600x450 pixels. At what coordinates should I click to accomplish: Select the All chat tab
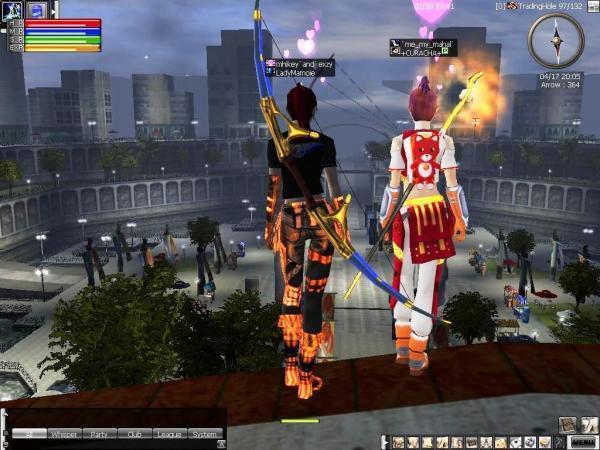tap(30, 434)
